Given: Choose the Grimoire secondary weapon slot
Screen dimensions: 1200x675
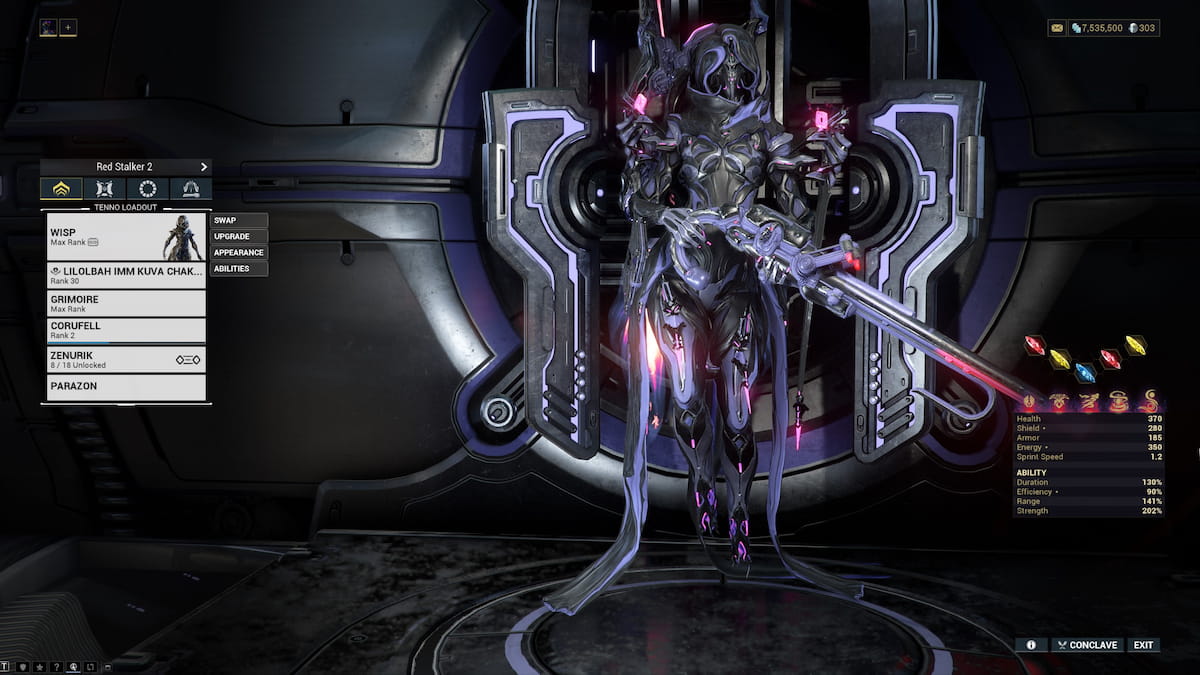Looking at the screenshot, I should point(126,303).
